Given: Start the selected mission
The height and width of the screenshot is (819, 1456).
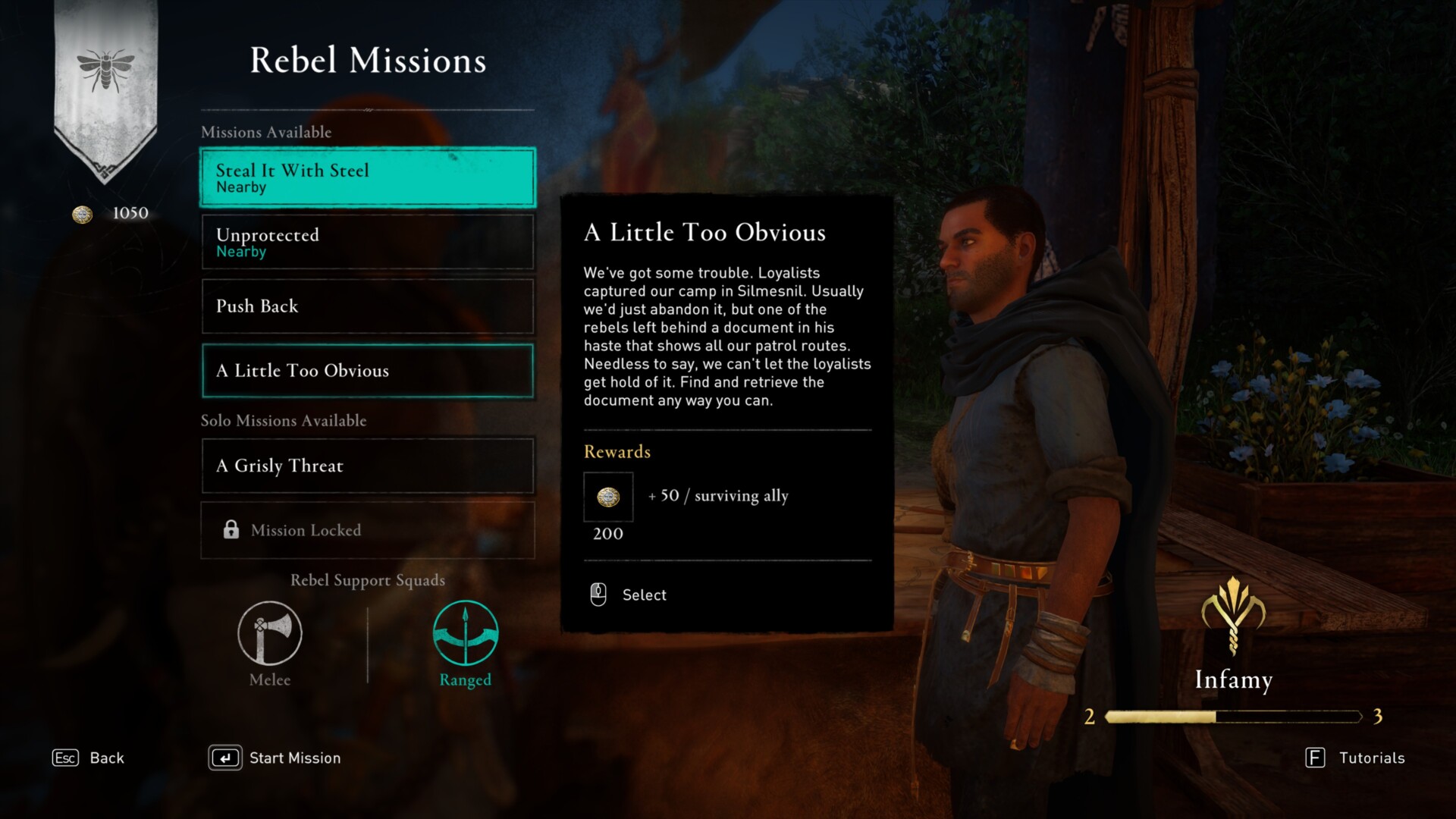Looking at the screenshot, I should click(275, 758).
